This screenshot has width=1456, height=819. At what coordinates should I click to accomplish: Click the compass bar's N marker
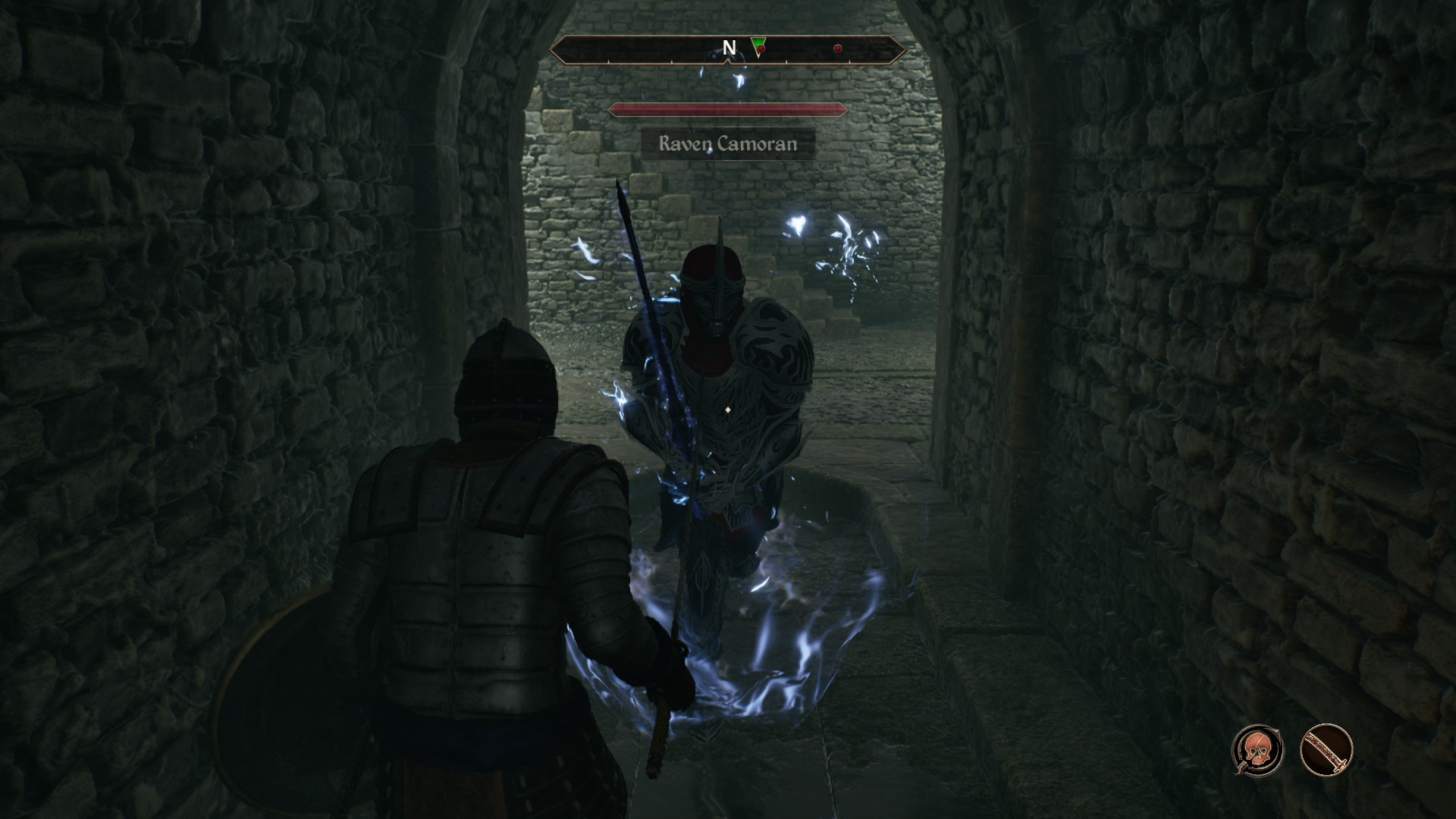click(729, 49)
